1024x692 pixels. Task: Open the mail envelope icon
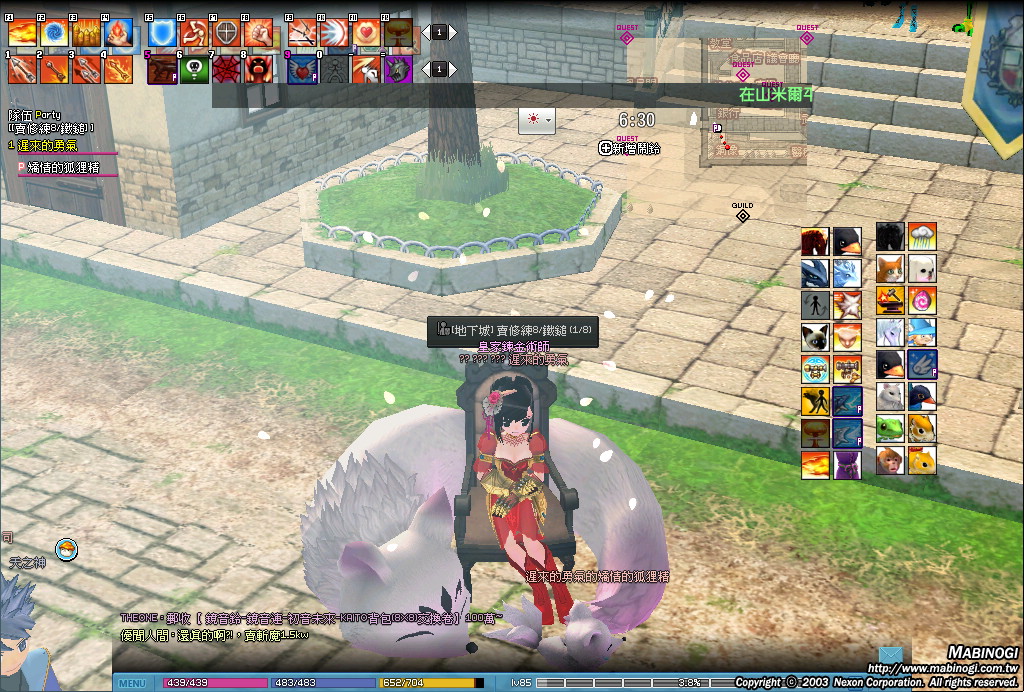coord(890,657)
